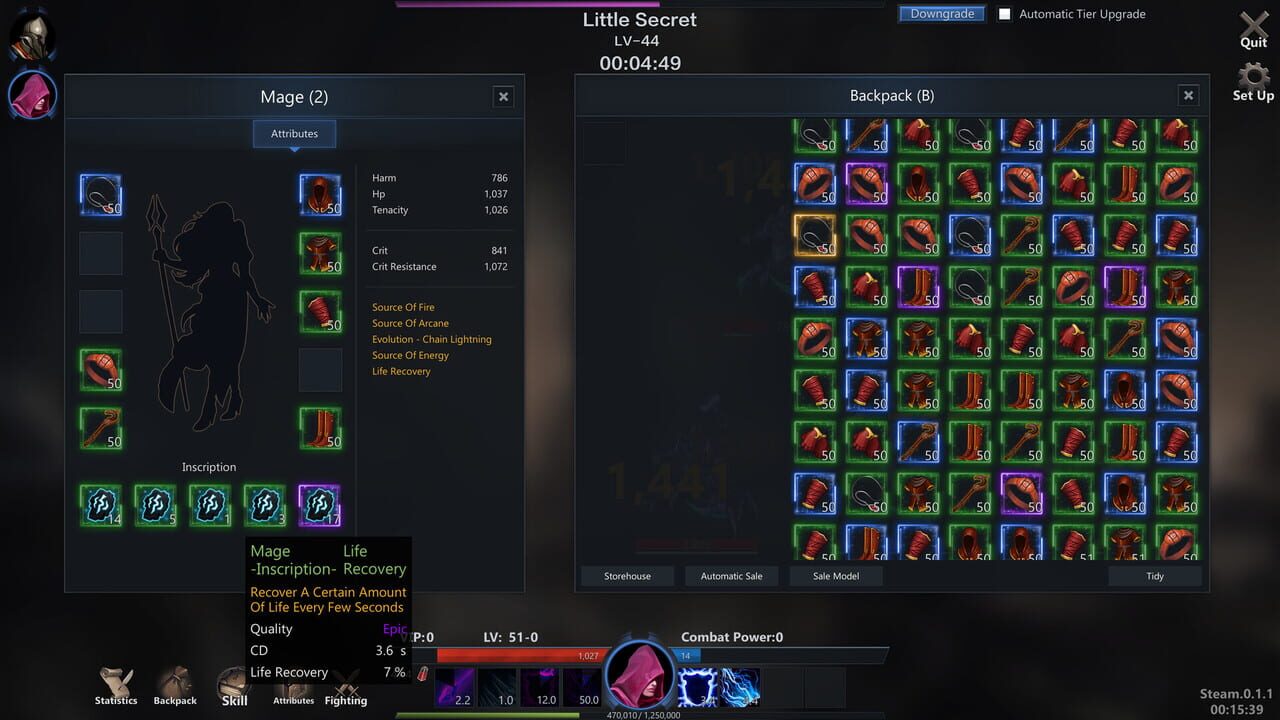Click the Downgrade button
The width and height of the screenshot is (1280, 720).
[x=940, y=13]
